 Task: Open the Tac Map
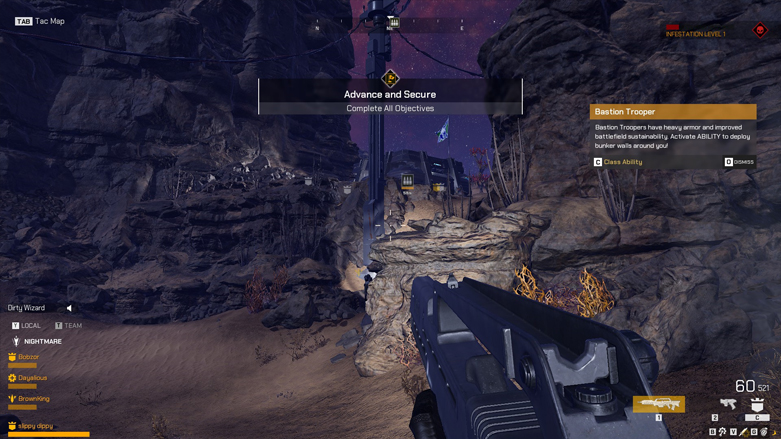click(40, 21)
